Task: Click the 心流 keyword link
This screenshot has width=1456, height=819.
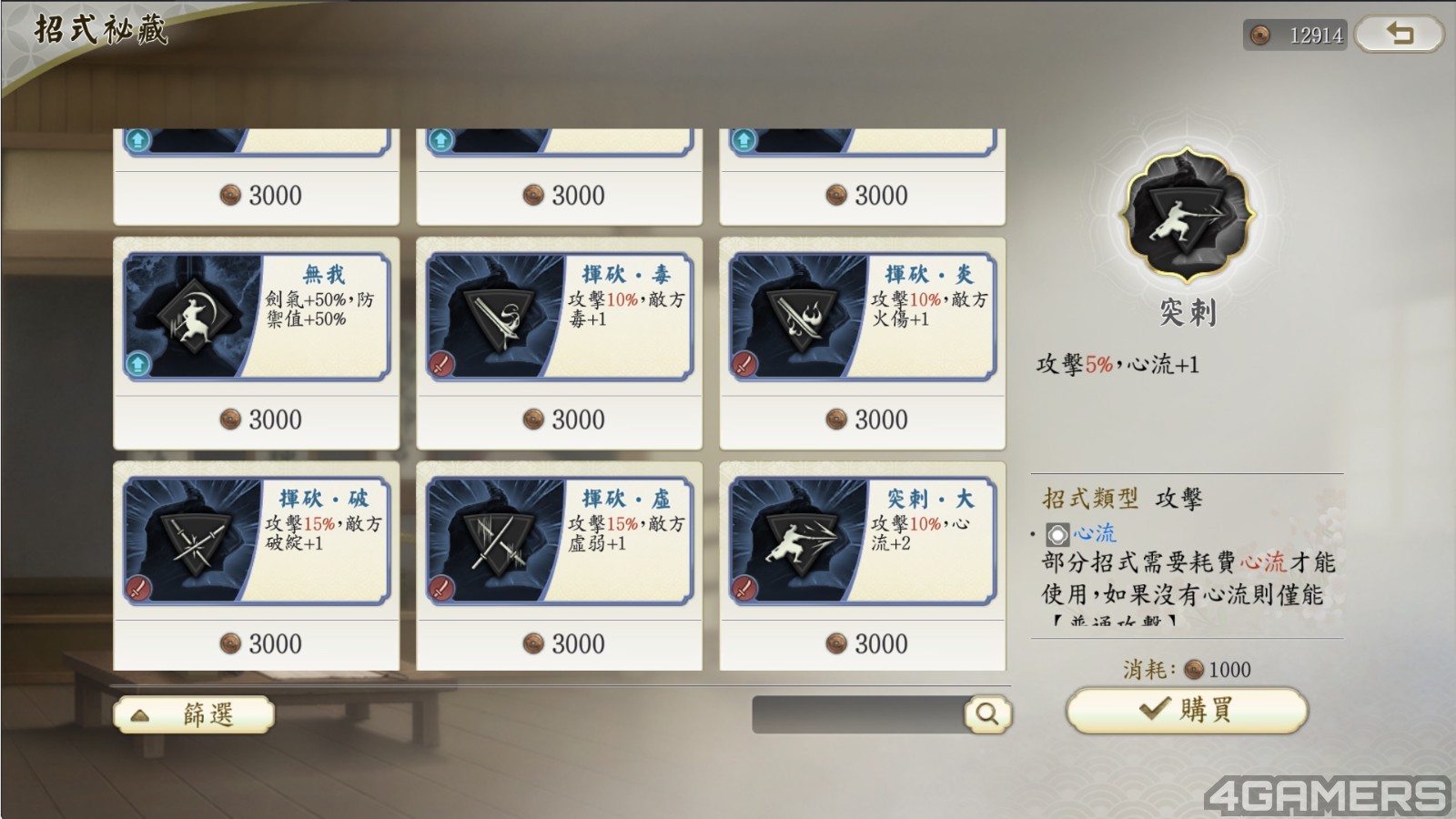Action: pyautogui.click(x=1093, y=532)
